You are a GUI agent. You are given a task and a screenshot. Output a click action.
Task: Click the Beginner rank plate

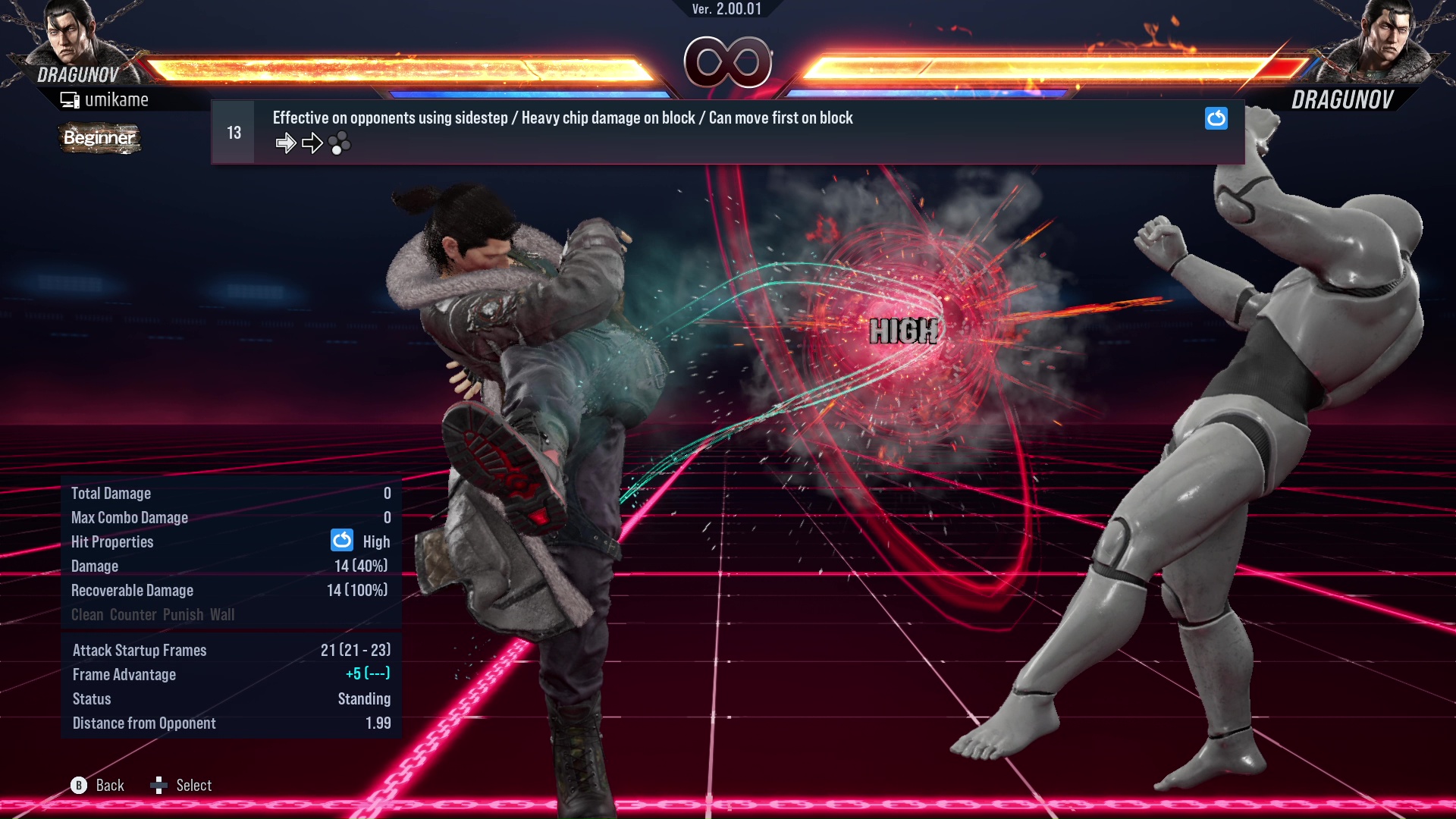99,139
